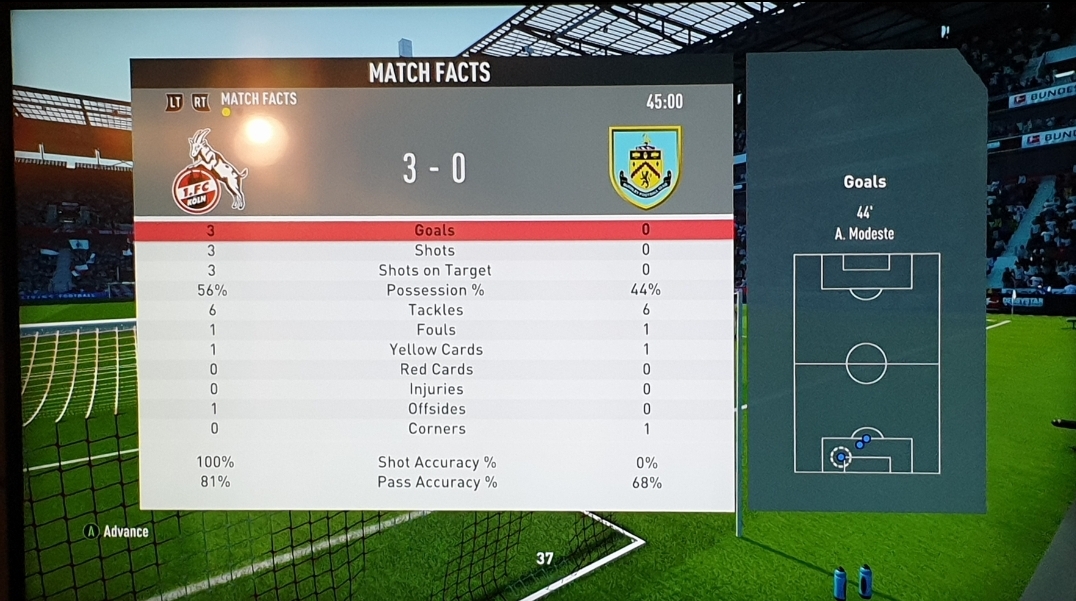Select the Shot Accuracy % row
The height and width of the screenshot is (601, 1076).
436,462
